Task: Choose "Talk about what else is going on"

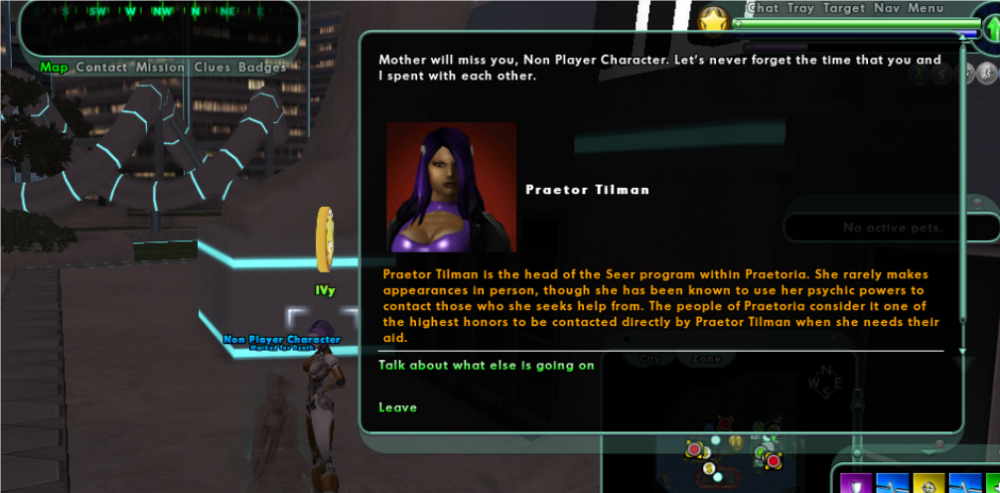Action: coord(486,365)
